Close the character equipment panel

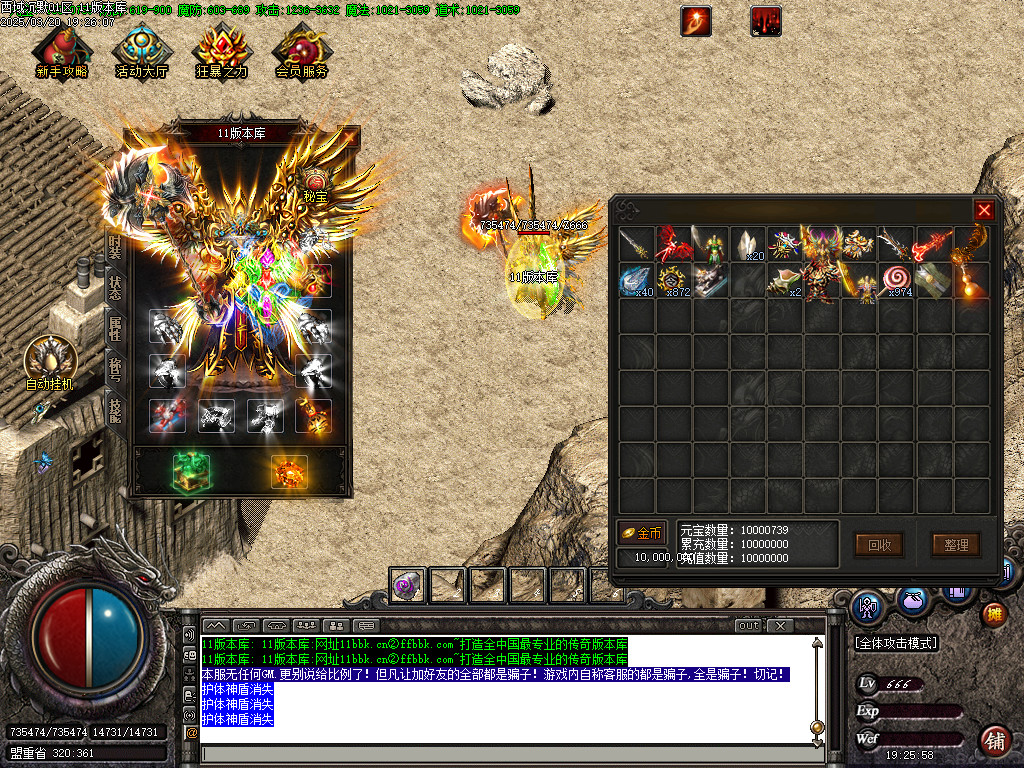[349, 138]
